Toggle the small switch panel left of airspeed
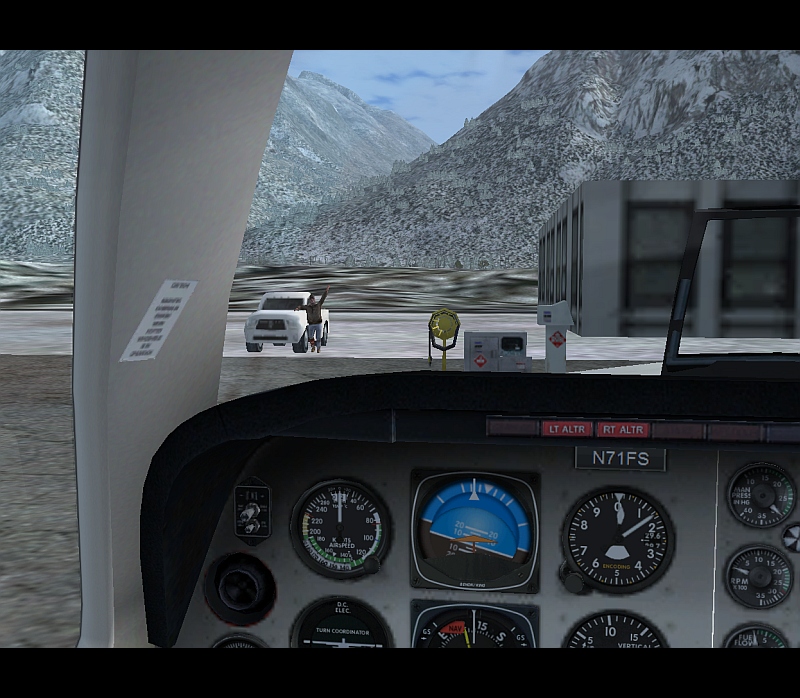Screen dimensions: 800x698 [x=251, y=512]
